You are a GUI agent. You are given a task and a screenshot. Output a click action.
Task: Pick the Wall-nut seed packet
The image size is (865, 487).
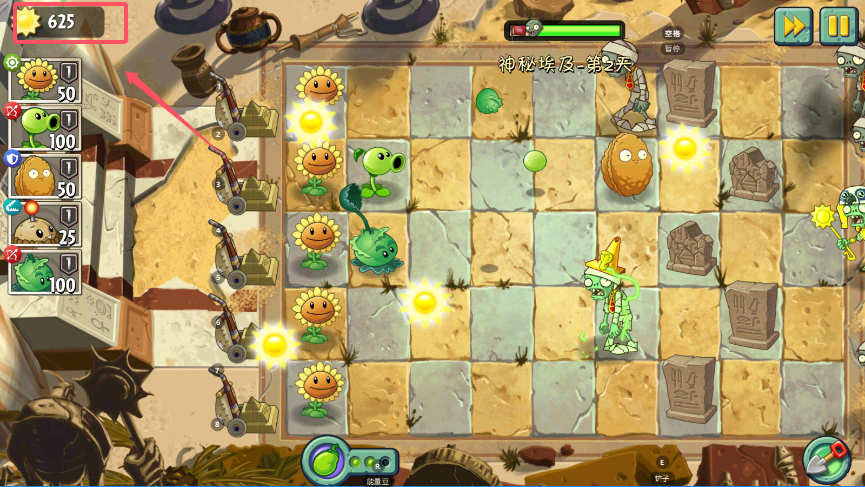pos(46,175)
